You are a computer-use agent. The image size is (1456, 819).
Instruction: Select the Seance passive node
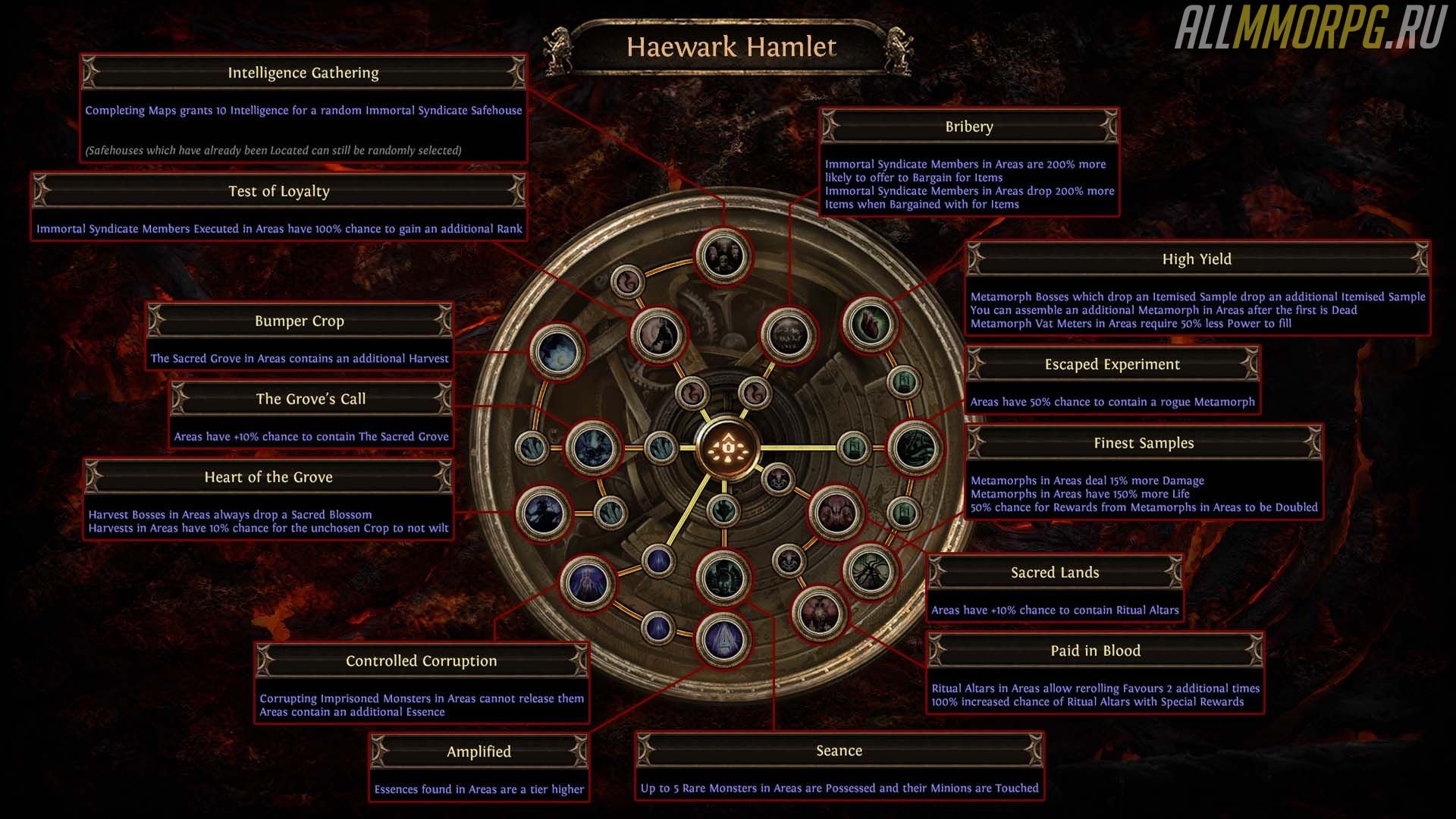(x=723, y=576)
